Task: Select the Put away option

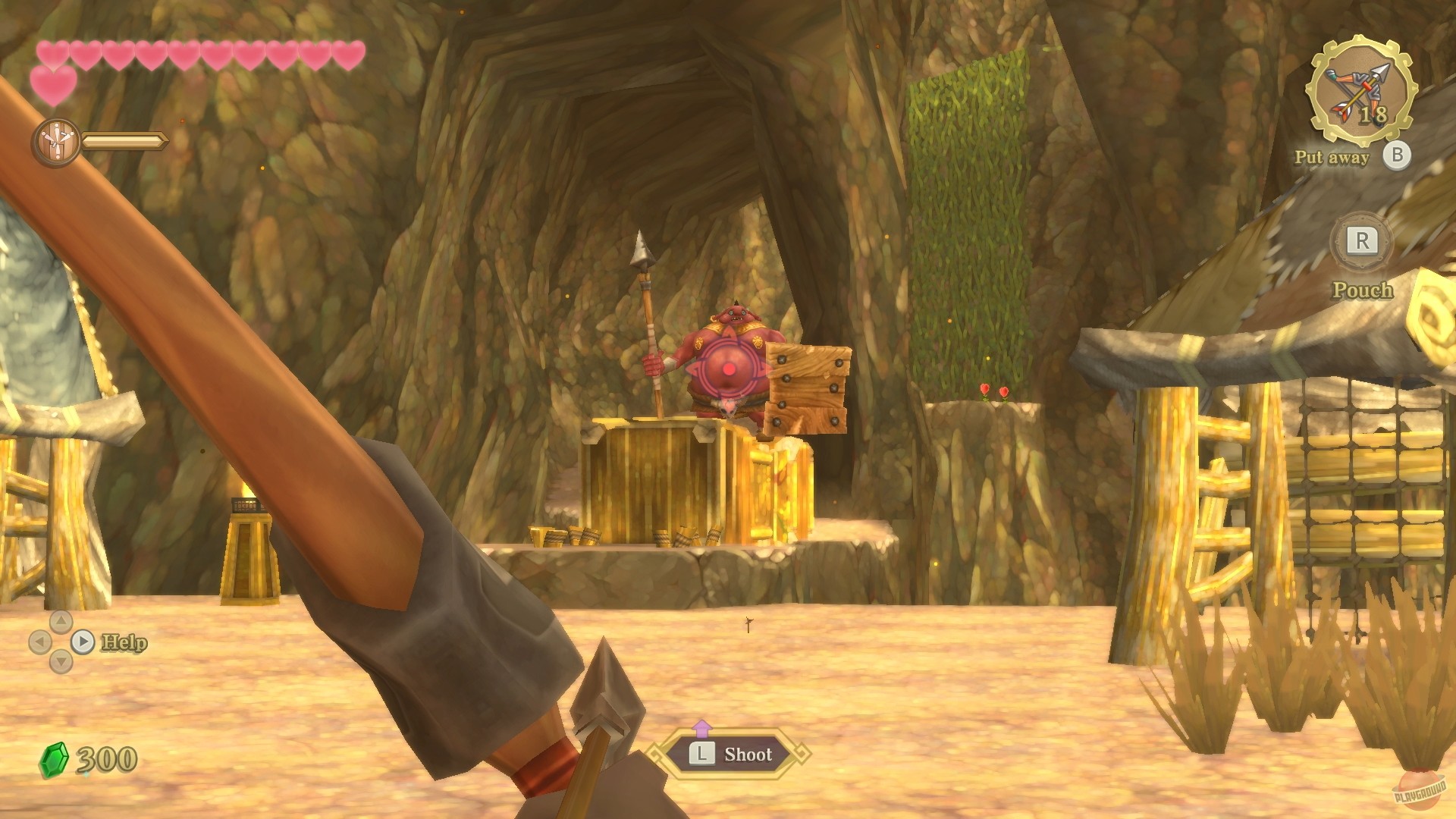Action: (1332, 158)
